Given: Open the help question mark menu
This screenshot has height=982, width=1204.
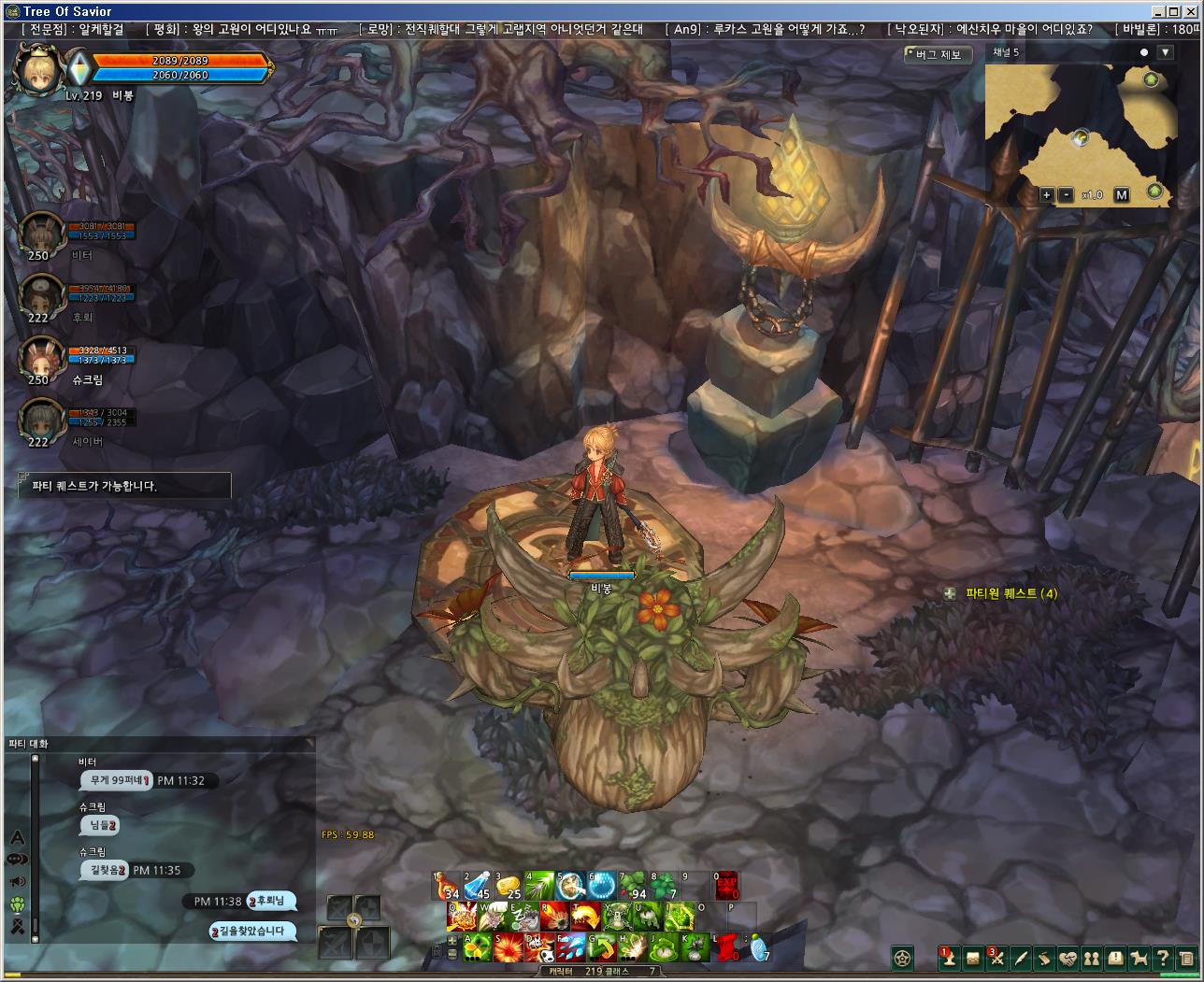Looking at the screenshot, I should pyautogui.click(x=1163, y=958).
